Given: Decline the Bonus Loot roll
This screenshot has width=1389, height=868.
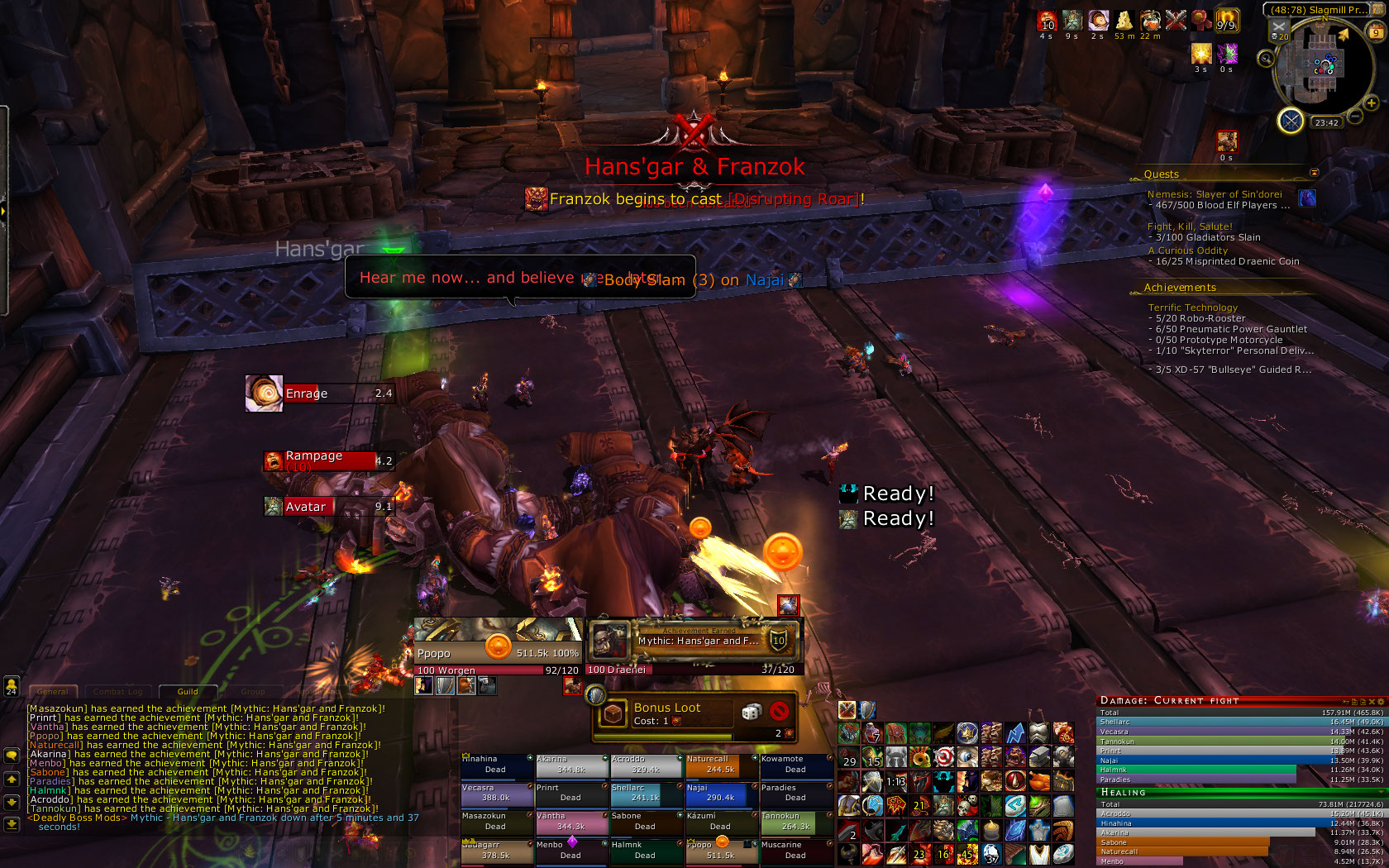Looking at the screenshot, I should click(778, 712).
